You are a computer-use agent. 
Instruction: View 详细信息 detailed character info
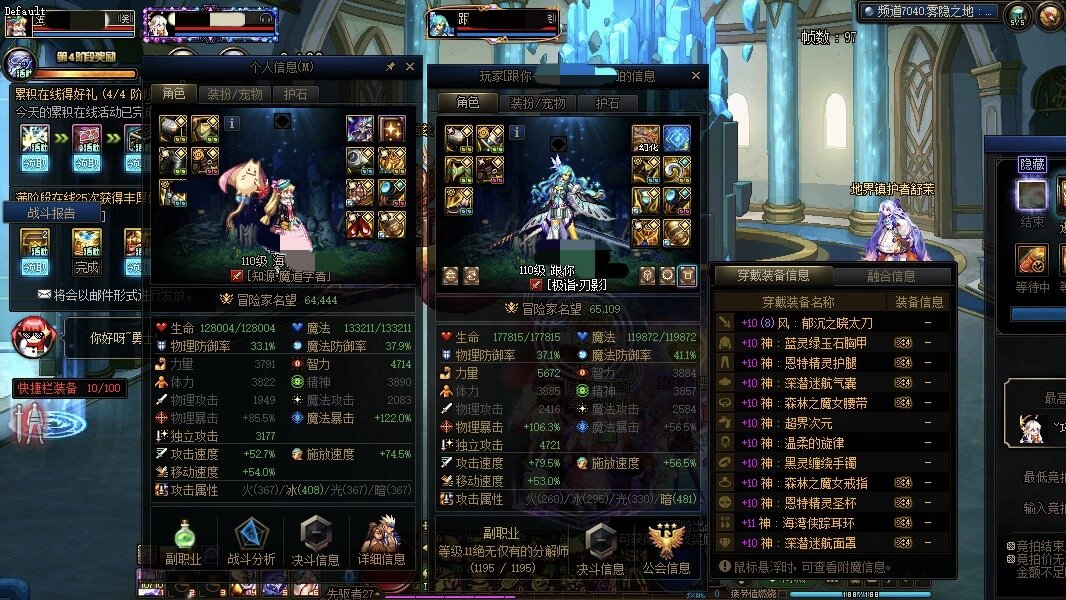pos(382,543)
